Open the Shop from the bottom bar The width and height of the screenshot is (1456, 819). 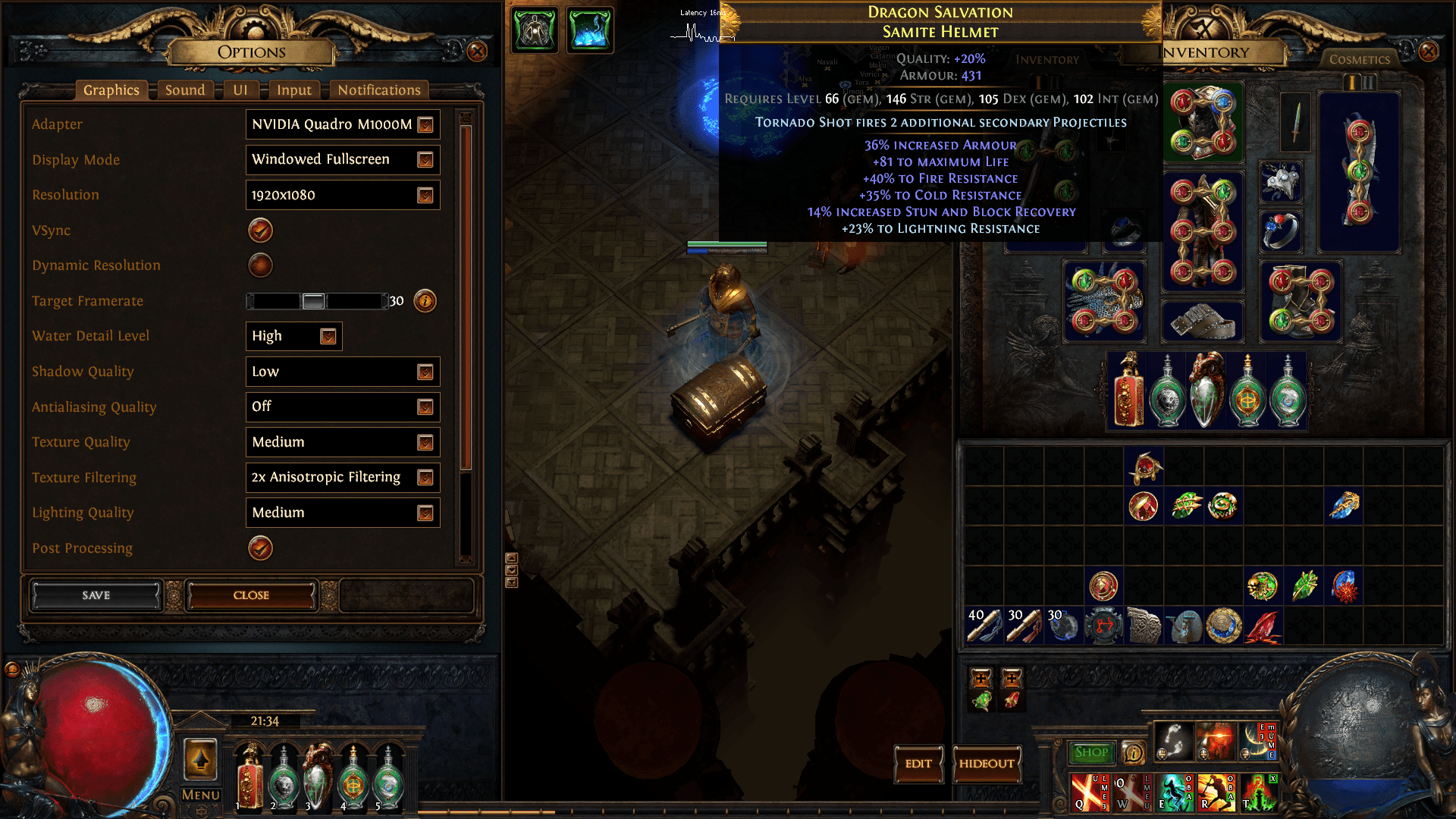click(1091, 751)
